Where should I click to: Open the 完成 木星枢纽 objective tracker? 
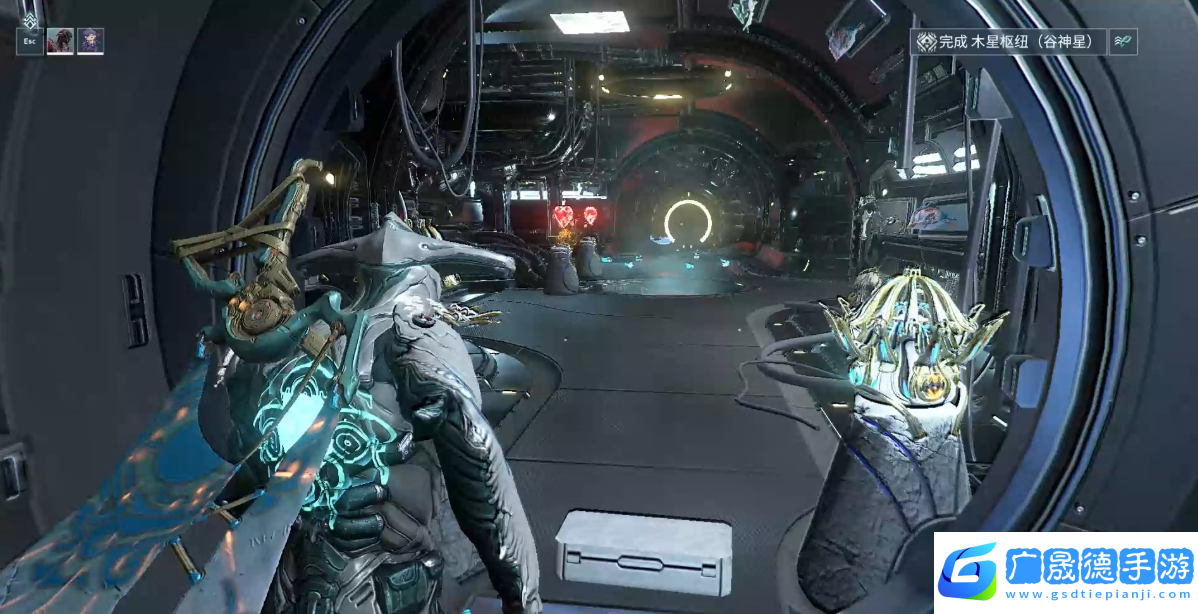tap(1010, 42)
